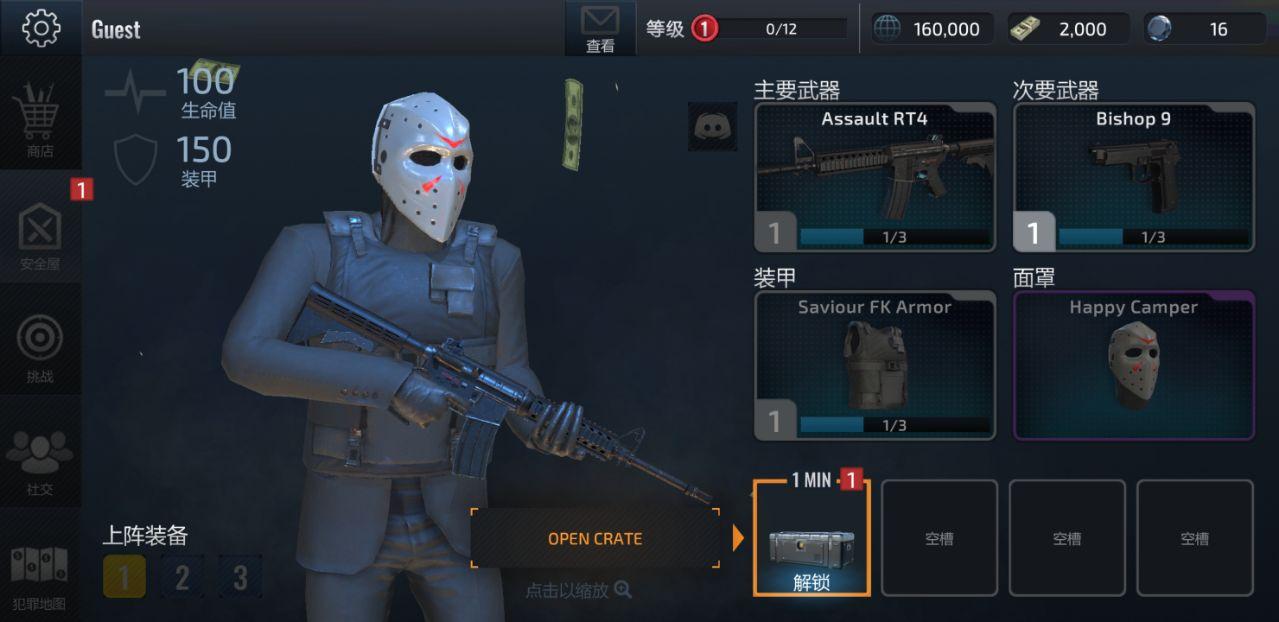Image resolution: width=1279 pixels, height=622 pixels.
Task: Switch to loadout 3
Action: pos(240,577)
